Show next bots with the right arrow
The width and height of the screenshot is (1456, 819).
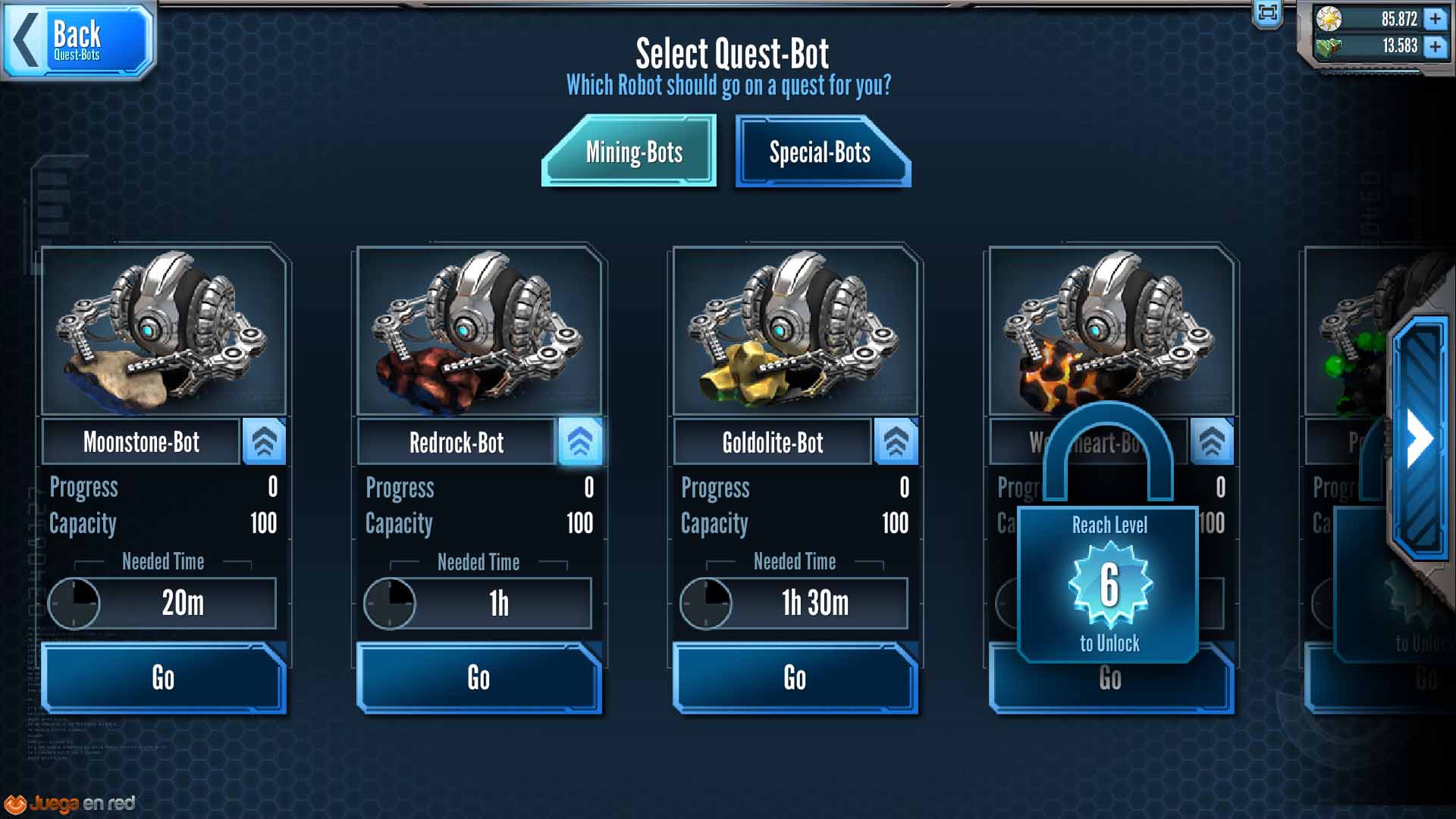pyautogui.click(x=1420, y=438)
